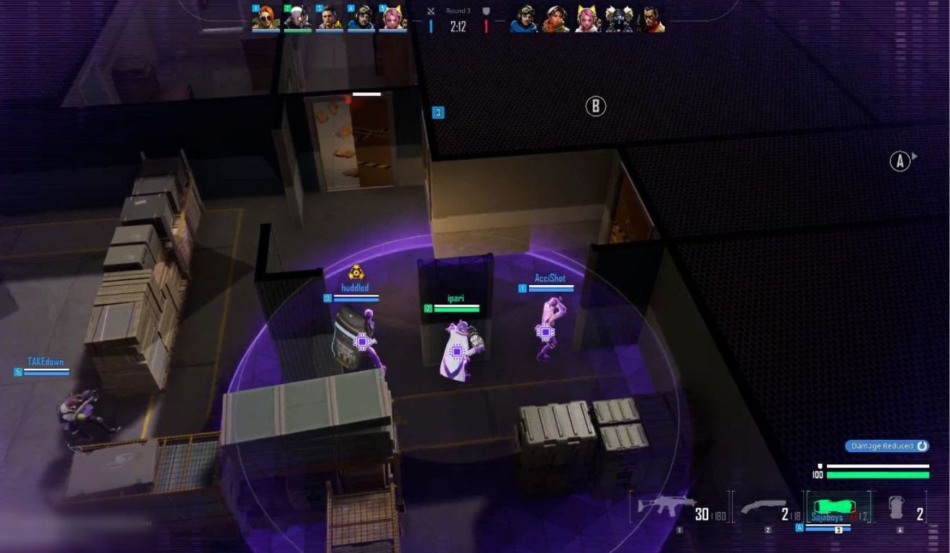Click the B site marker
950x553 pixels.
[x=595, y=106]
